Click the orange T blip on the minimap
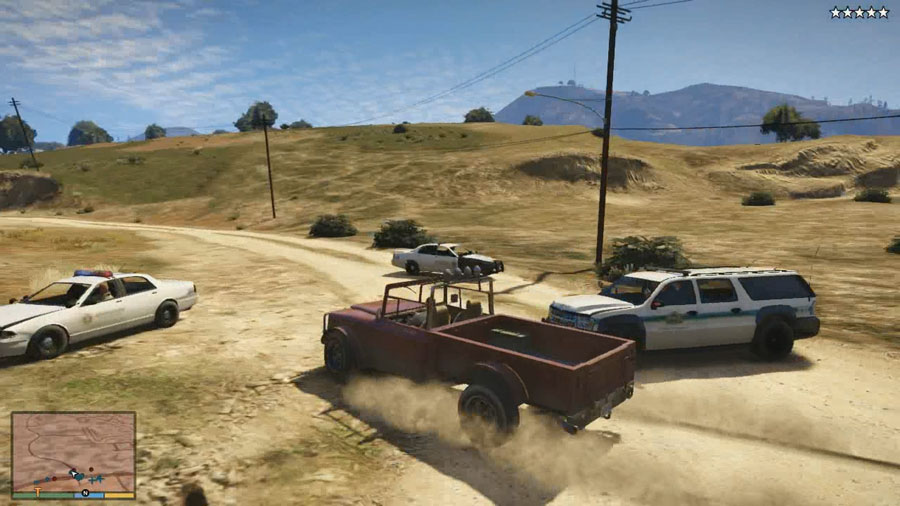Screen dimensions: 900x506 38,491
